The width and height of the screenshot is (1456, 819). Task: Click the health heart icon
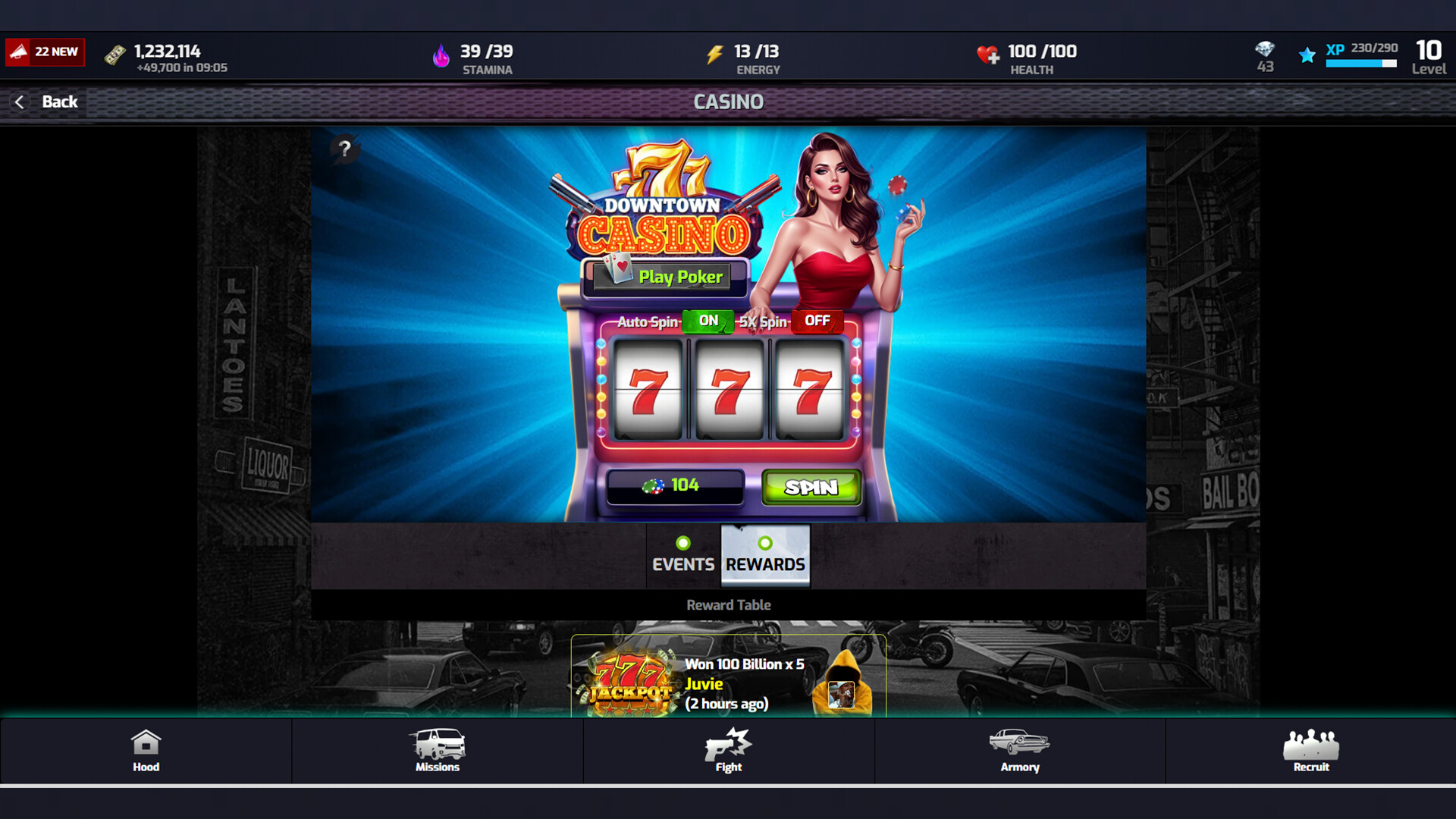click(x=988, y=55)
